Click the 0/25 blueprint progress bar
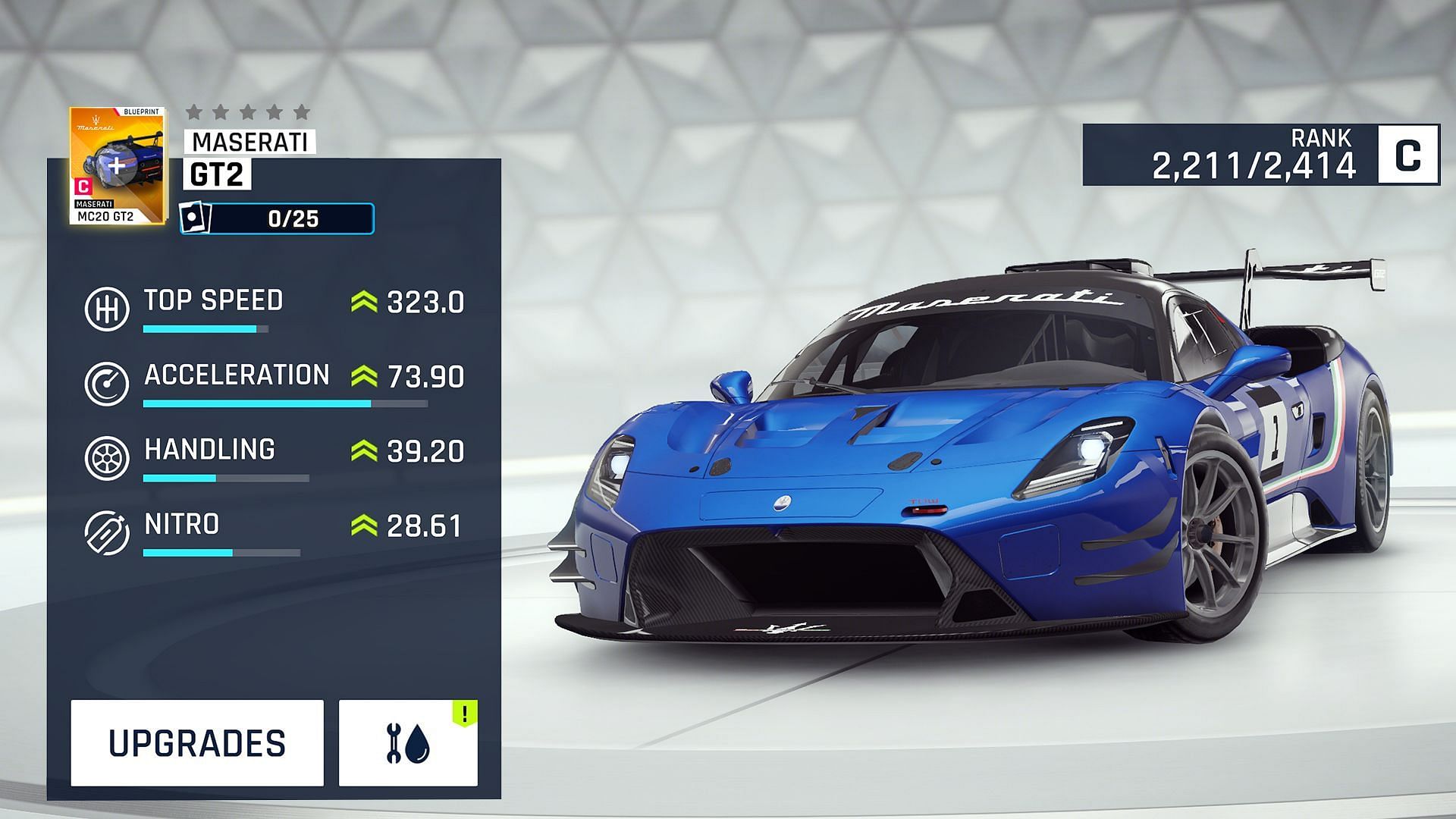Screen dimensions: 1456x819 click(x=278, y=219)
